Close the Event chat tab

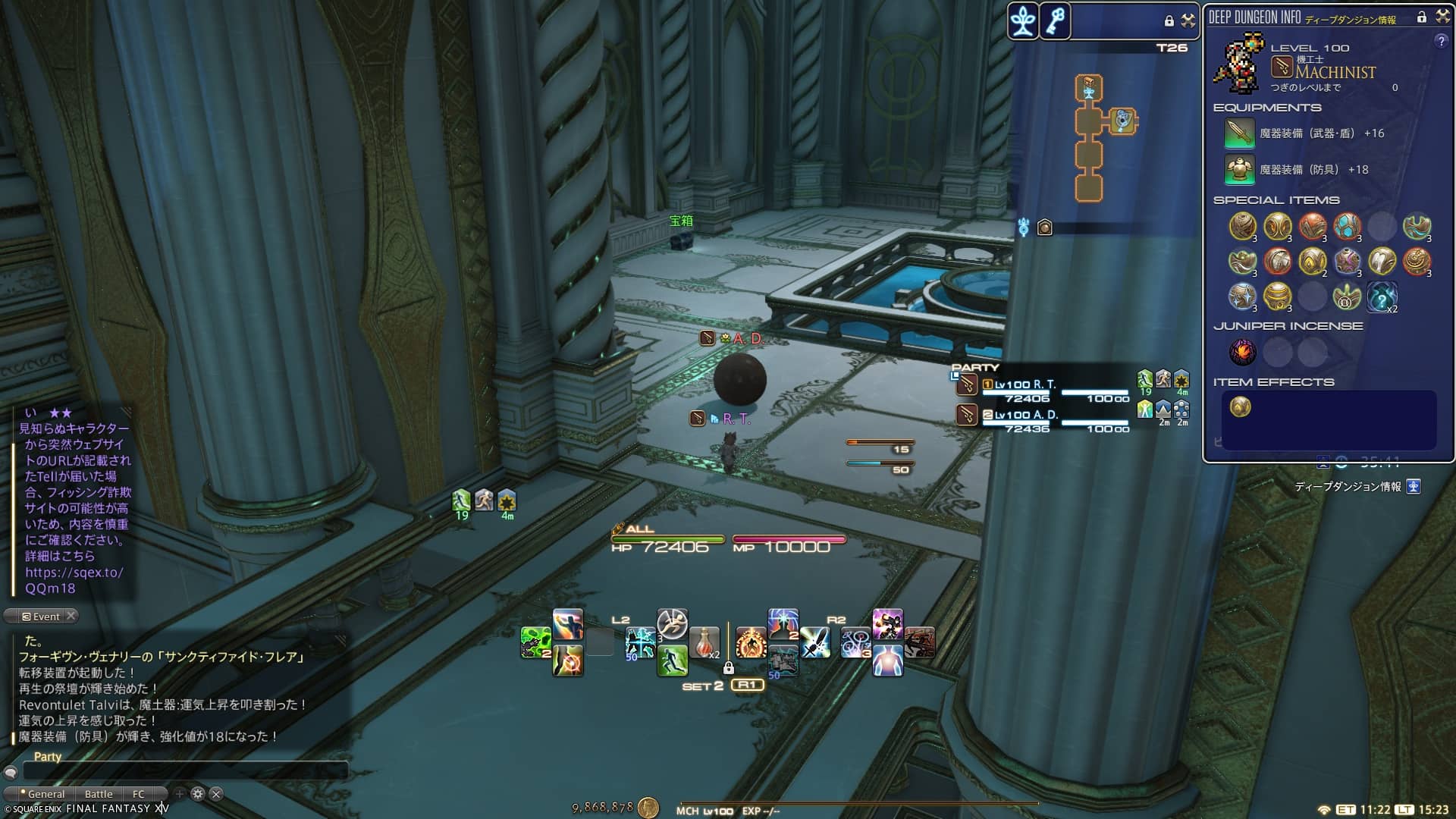[x=71, y=616]
